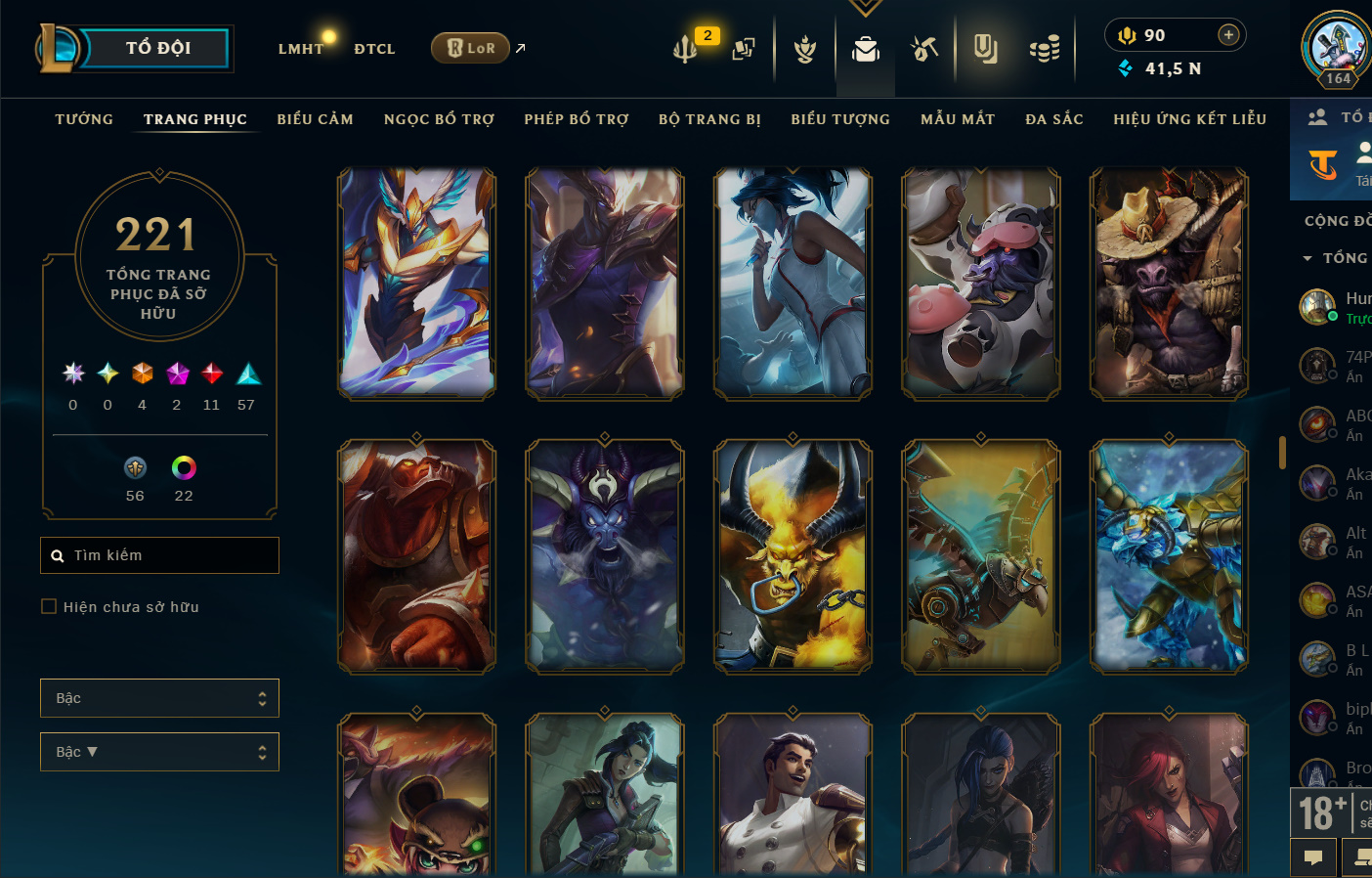Screen dimensions: 1372x878
Task: Toggle the Hiện chưa sở hữu checkbox
Action: [49, 607]
